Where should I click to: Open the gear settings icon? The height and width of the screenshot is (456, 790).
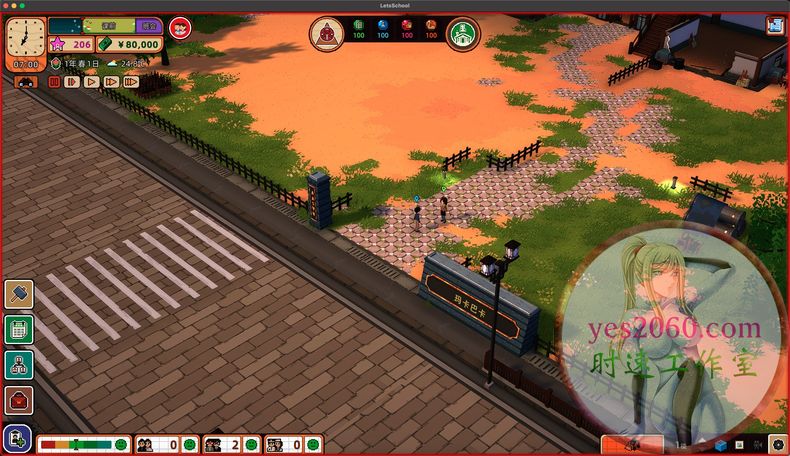coord(779,444)
